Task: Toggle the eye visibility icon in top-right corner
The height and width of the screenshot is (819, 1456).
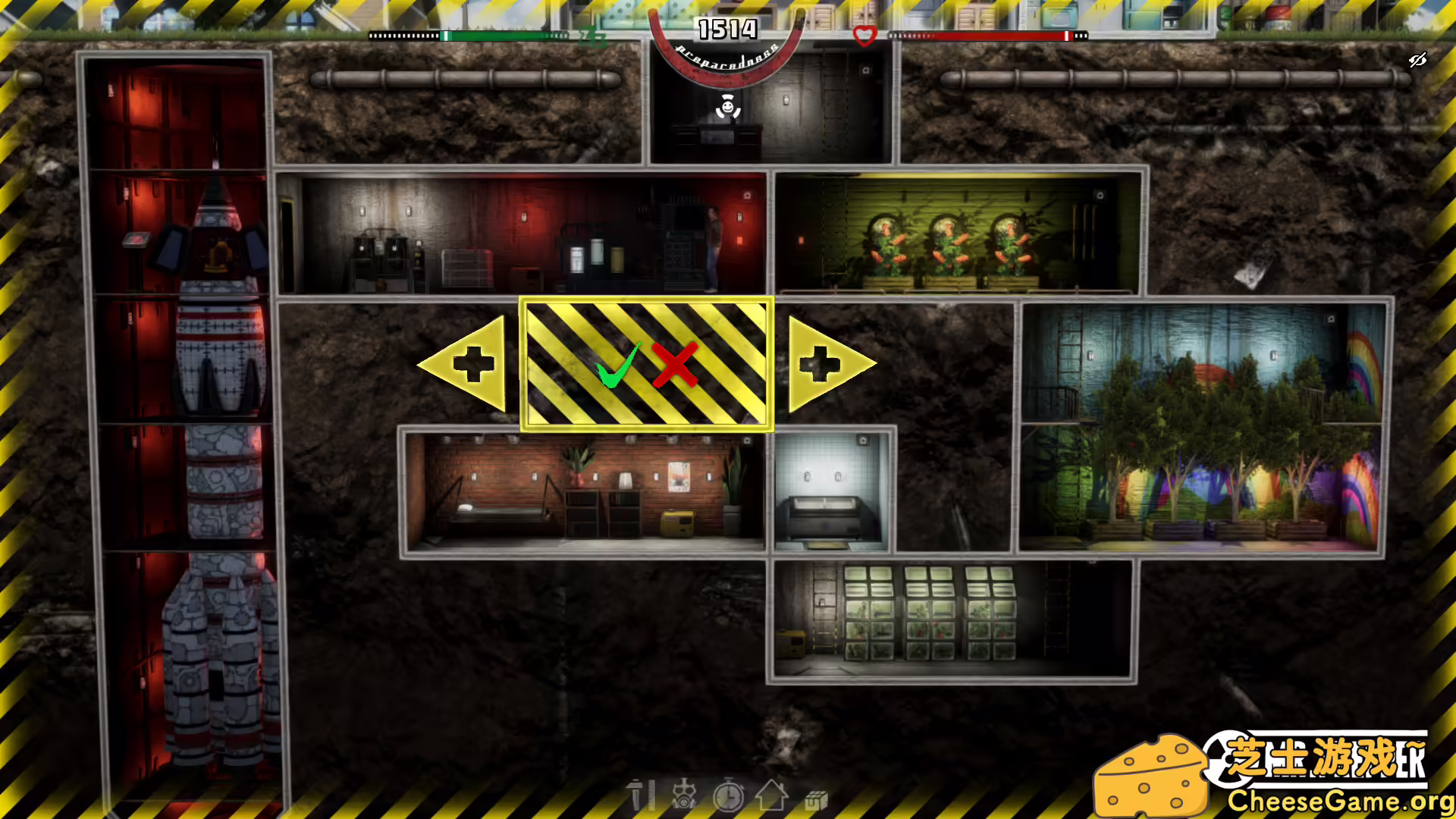Action: pos(1417,61)
